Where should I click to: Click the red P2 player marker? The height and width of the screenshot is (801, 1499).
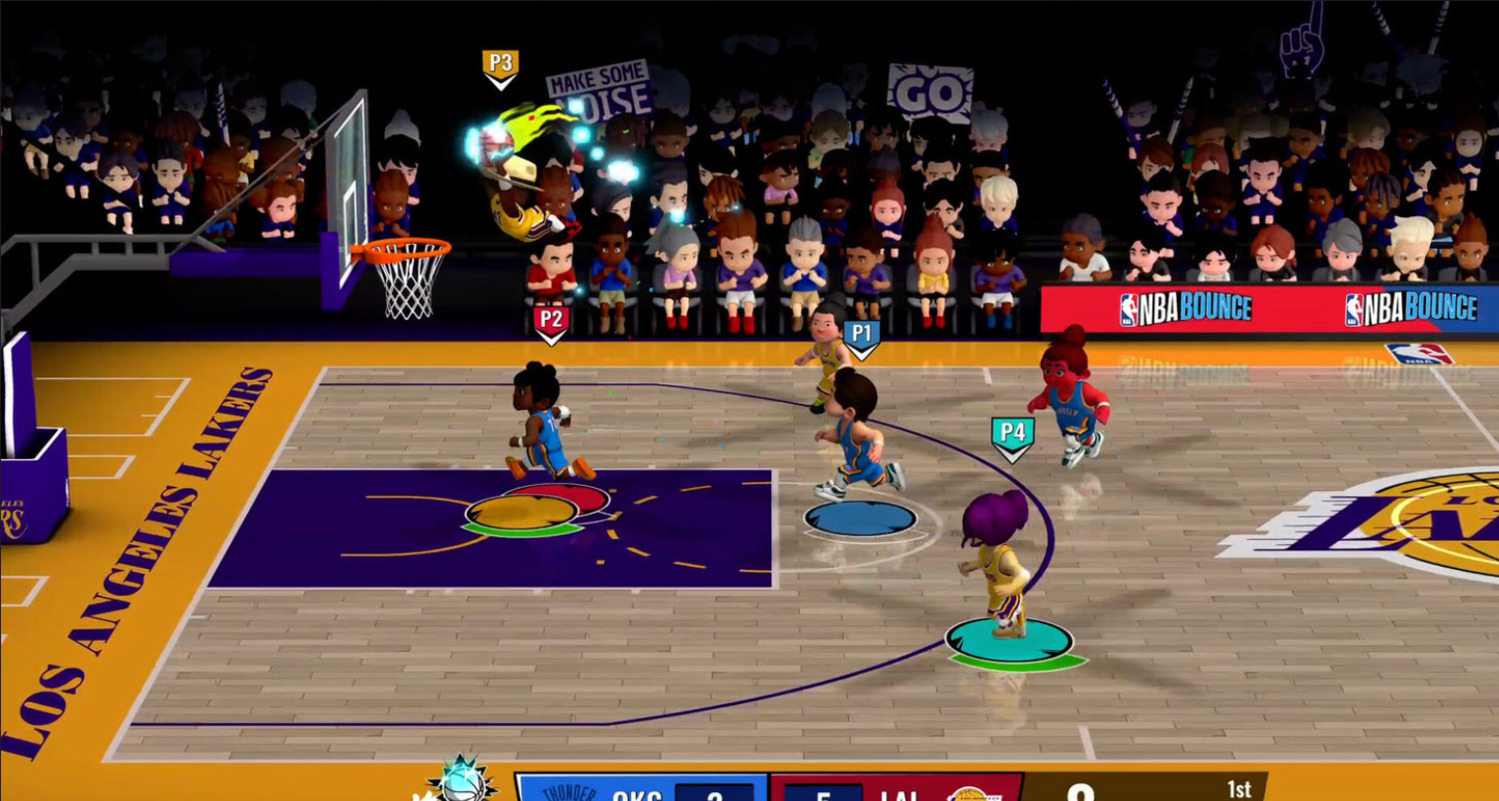click(551, 322)
